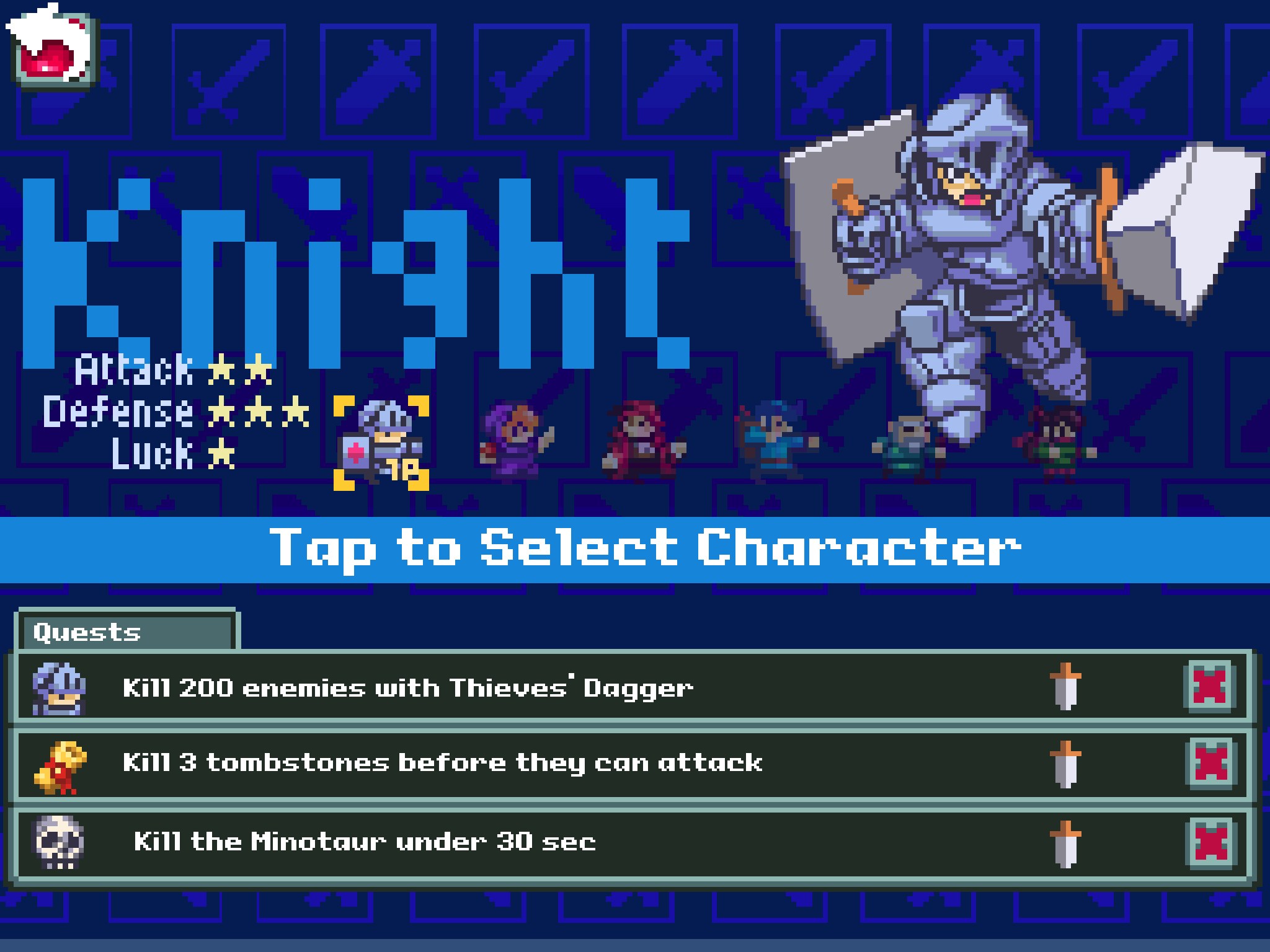The height and width of the screenshot is (952, 1270).
Task: Discard the tombstones quest with red X
Action: pos(1210,764)
